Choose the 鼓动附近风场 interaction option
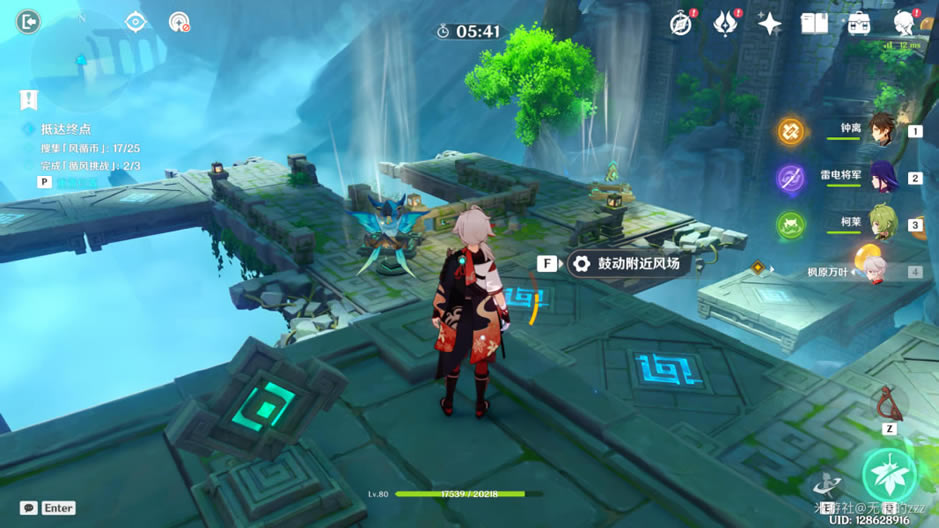Screen dimensions: 939x528 [625, 264]
